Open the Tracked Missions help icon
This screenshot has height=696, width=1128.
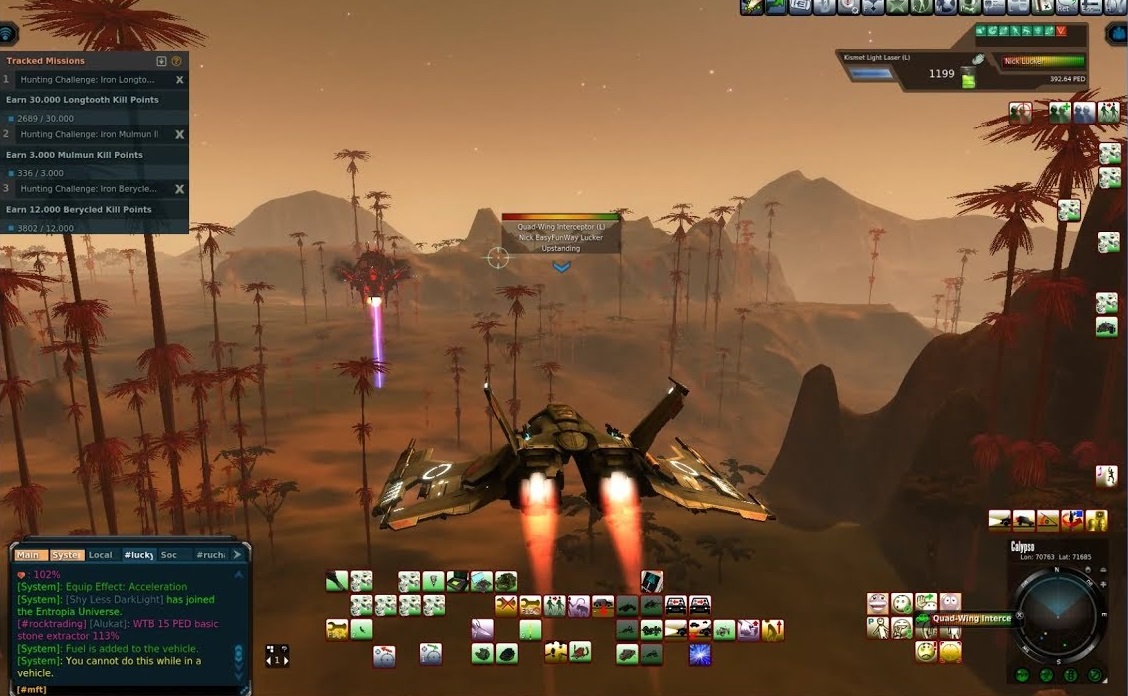coord(177,61)
